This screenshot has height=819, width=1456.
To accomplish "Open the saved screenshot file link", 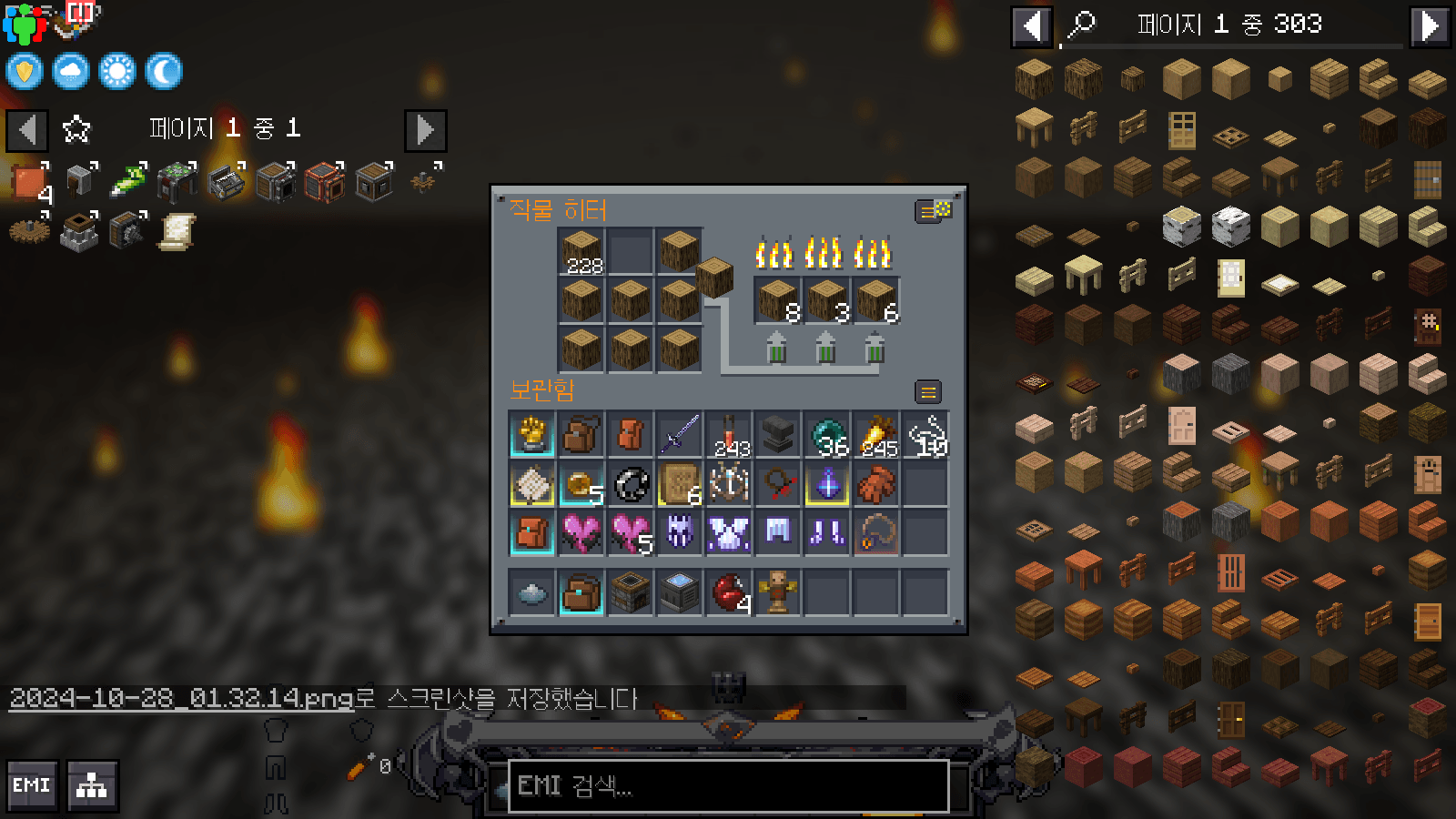I will tap(181, 698).
